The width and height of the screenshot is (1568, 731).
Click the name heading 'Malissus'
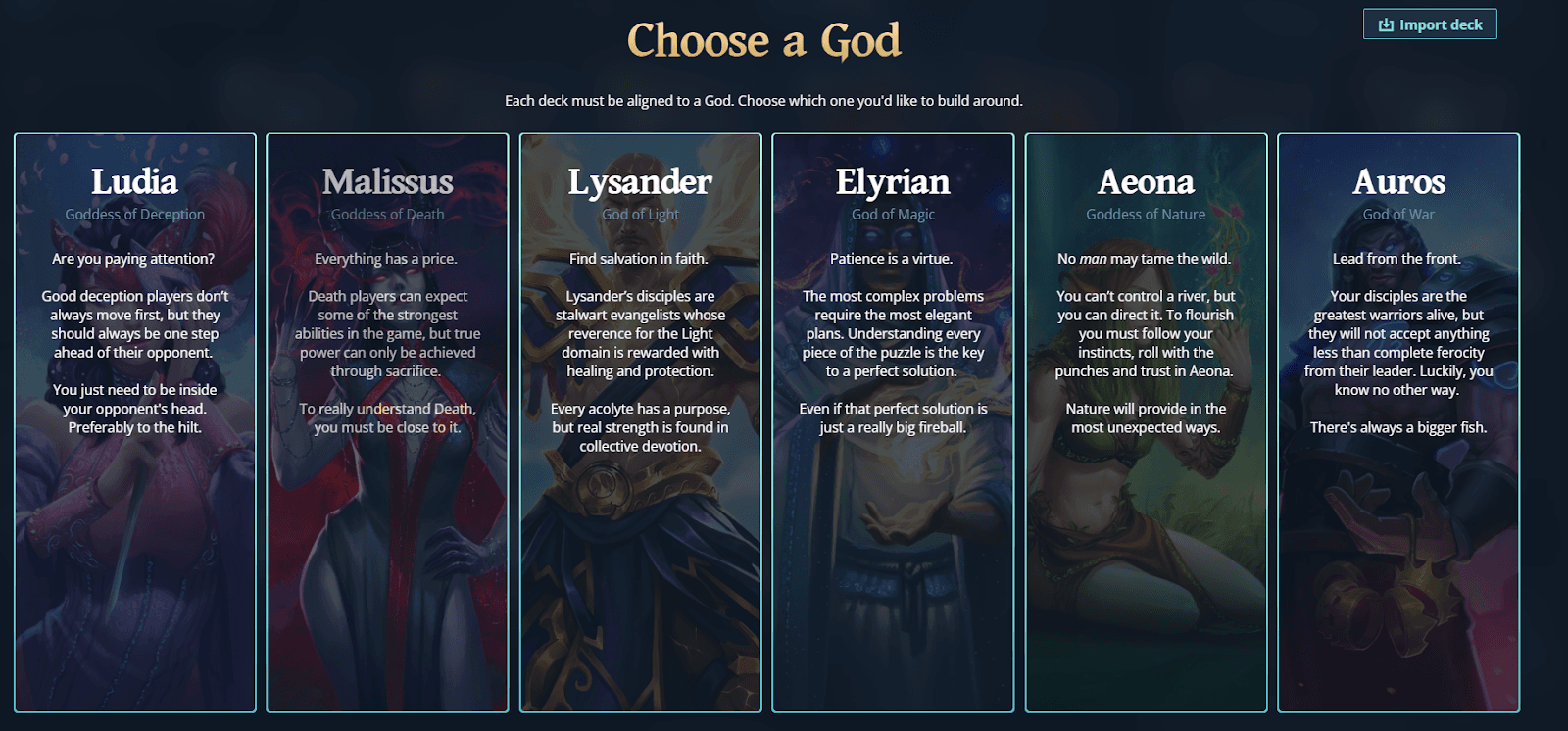pyautogui.click(x=387, y=182)
